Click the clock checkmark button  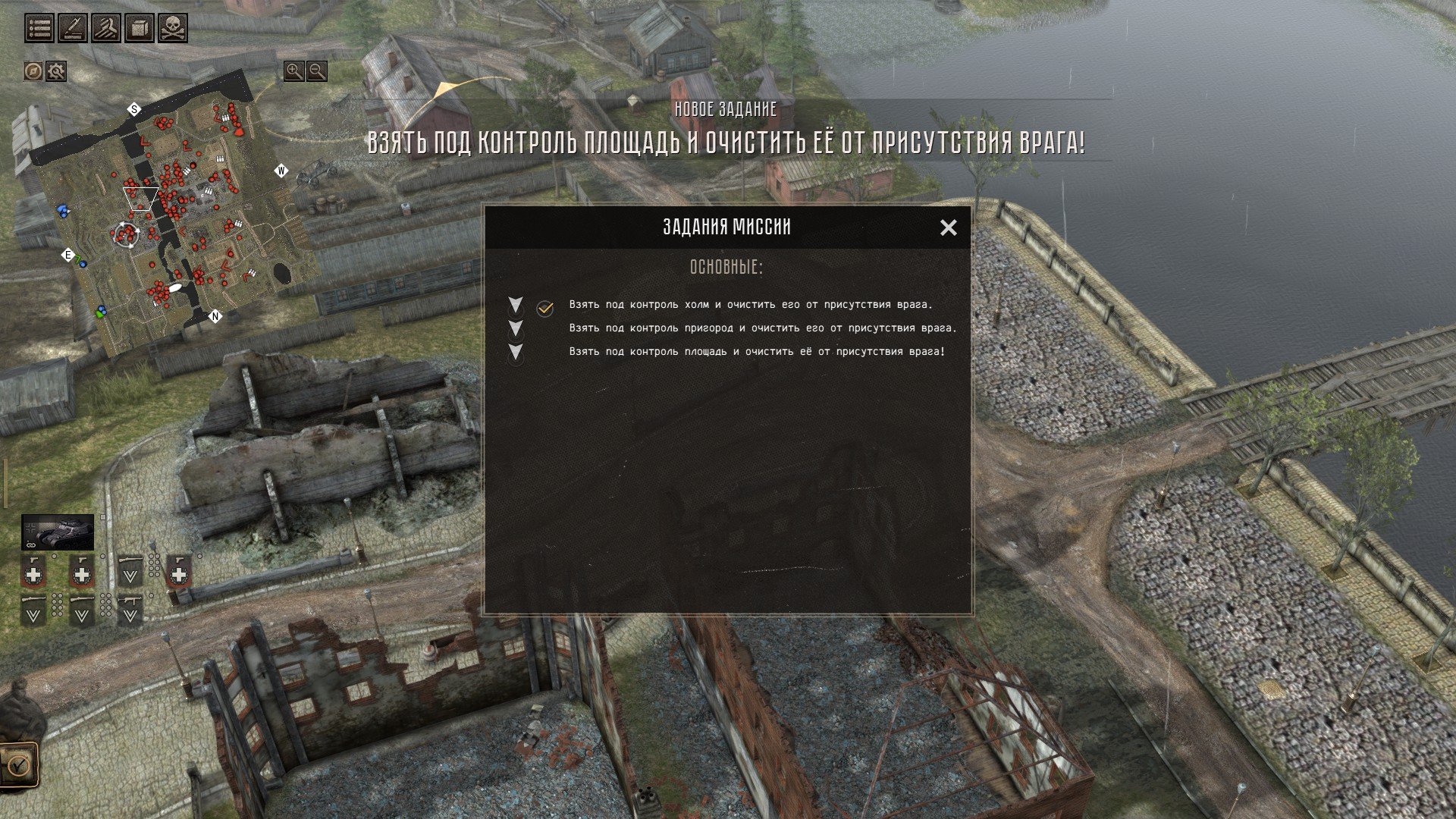point(18,764)
